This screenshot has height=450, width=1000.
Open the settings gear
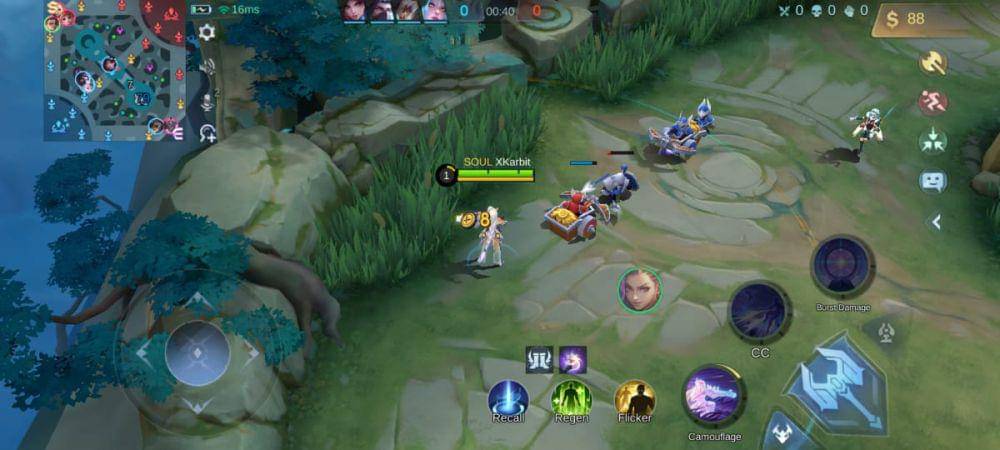click(207, 32)
